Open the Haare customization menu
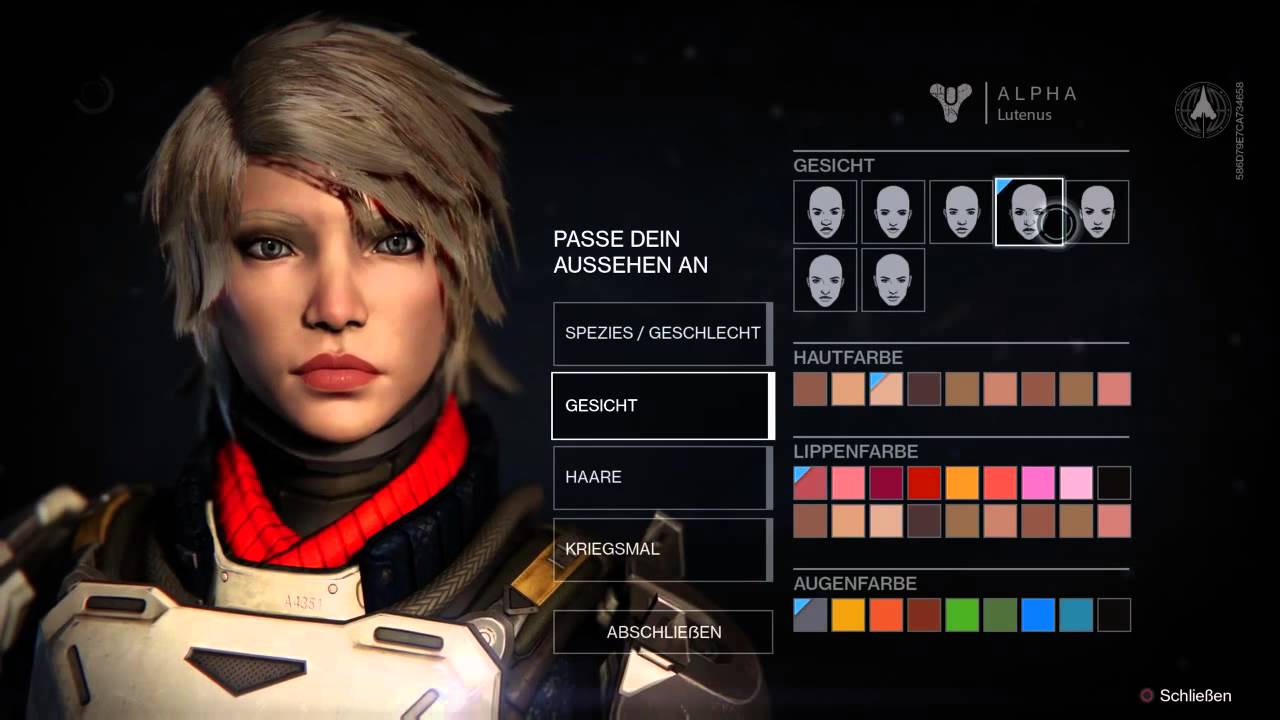This screenshot has width=1280, height=720. (662, 477)
